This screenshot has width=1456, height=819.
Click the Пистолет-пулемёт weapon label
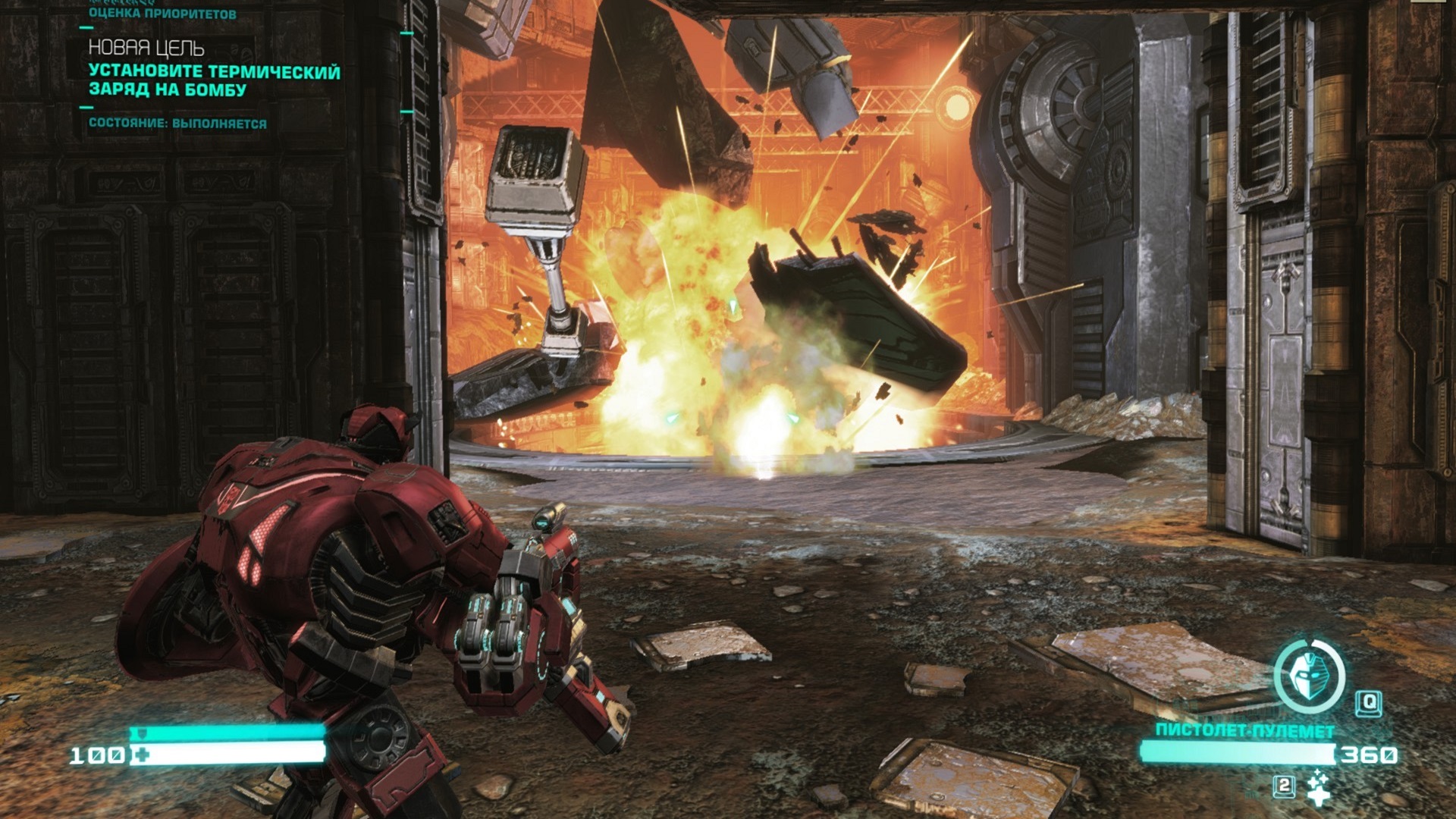coord(1244,730)
